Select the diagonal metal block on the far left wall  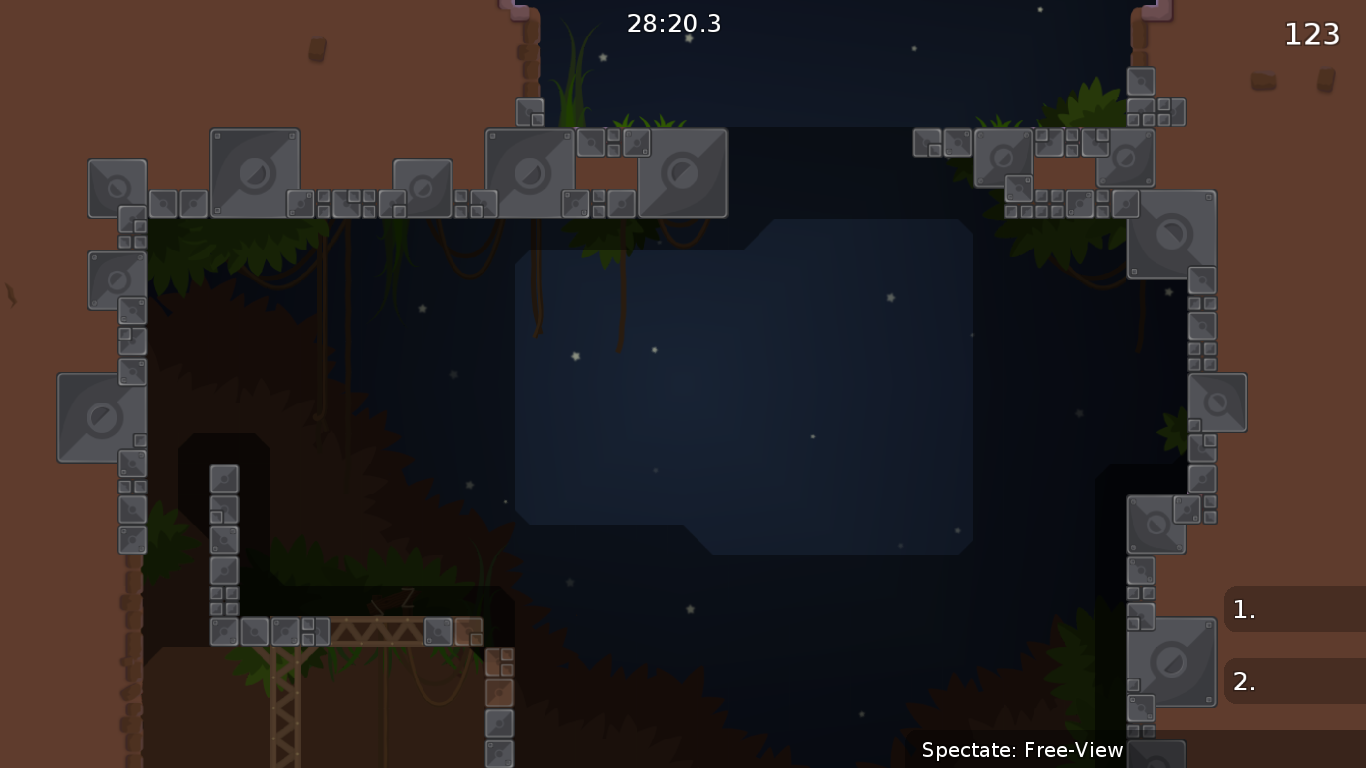click(100, 417)
